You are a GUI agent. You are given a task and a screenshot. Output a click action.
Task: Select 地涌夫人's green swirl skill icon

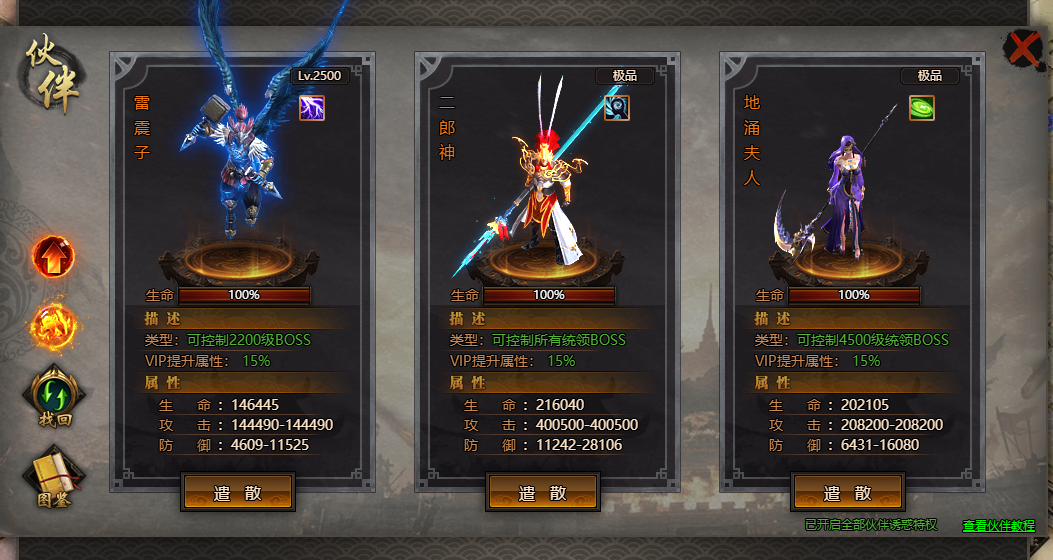[922, 108]
